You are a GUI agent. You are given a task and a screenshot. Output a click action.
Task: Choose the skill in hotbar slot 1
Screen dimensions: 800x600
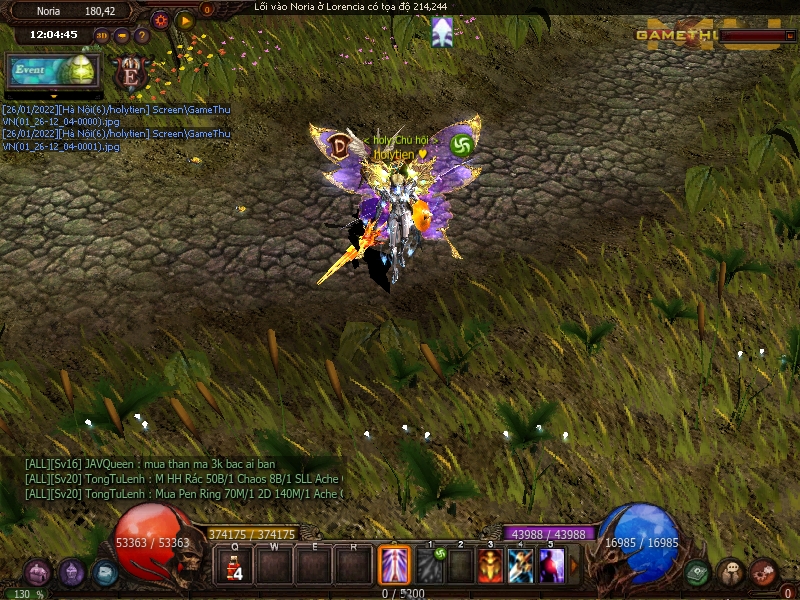(429, 566)
